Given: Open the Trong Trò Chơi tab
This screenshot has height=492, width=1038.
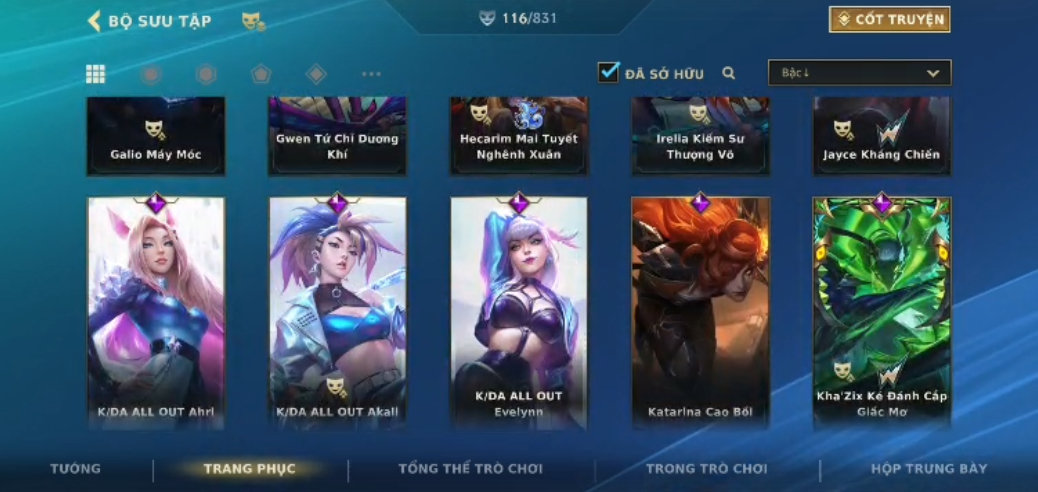Looking at the screenshot, I should (706, 468).
